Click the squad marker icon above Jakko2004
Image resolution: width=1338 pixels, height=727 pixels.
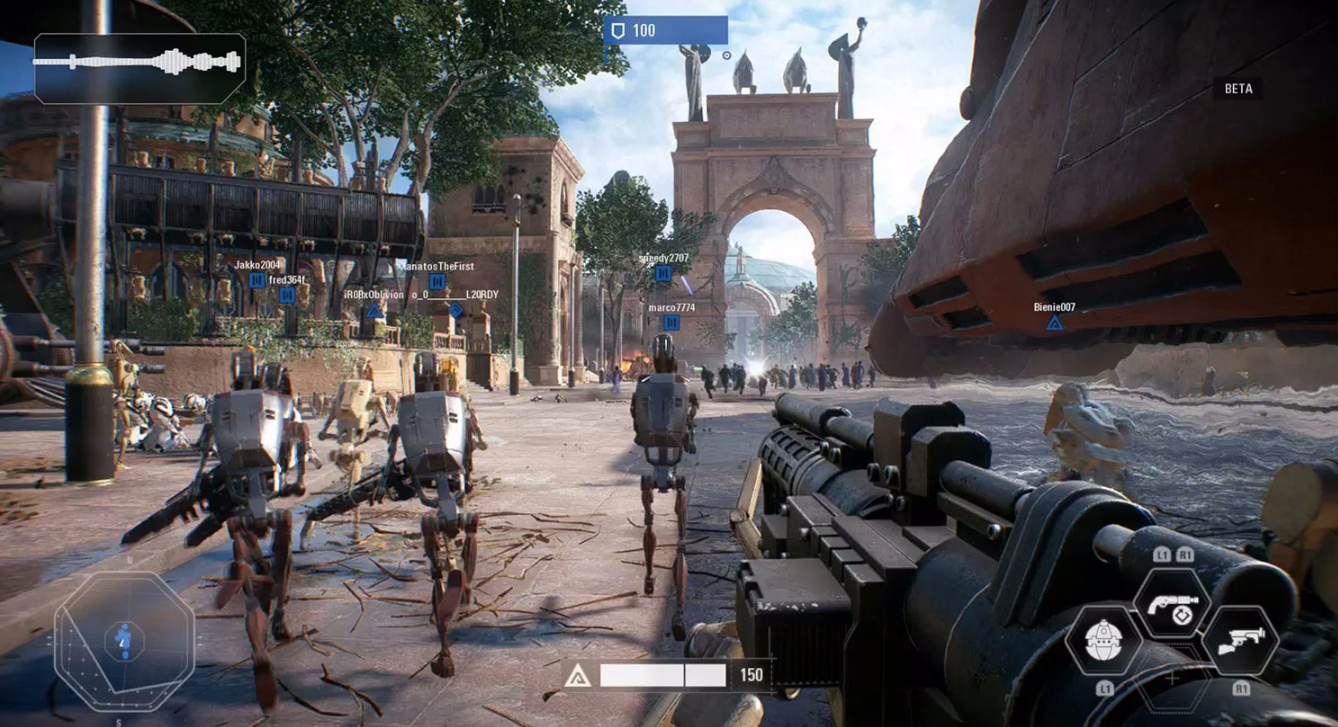pyautogui.click(x=257, y=281)
